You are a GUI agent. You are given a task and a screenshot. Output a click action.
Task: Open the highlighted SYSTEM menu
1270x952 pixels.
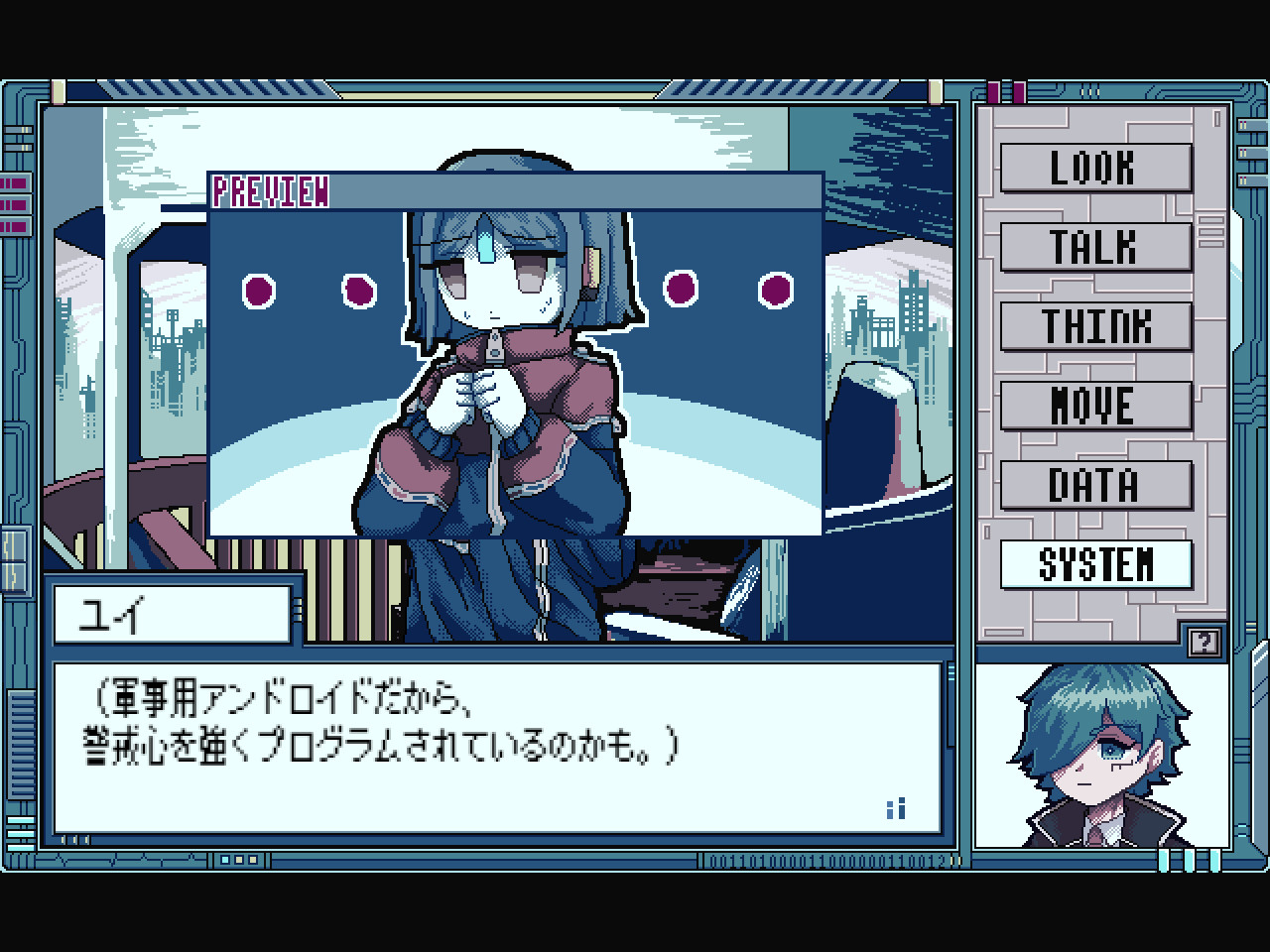[1095, 564]
